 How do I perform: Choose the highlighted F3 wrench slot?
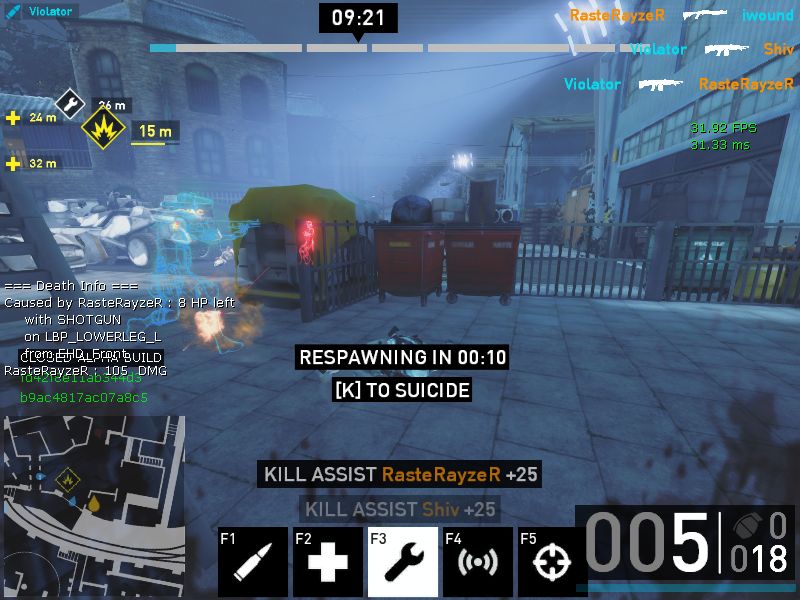402,561
